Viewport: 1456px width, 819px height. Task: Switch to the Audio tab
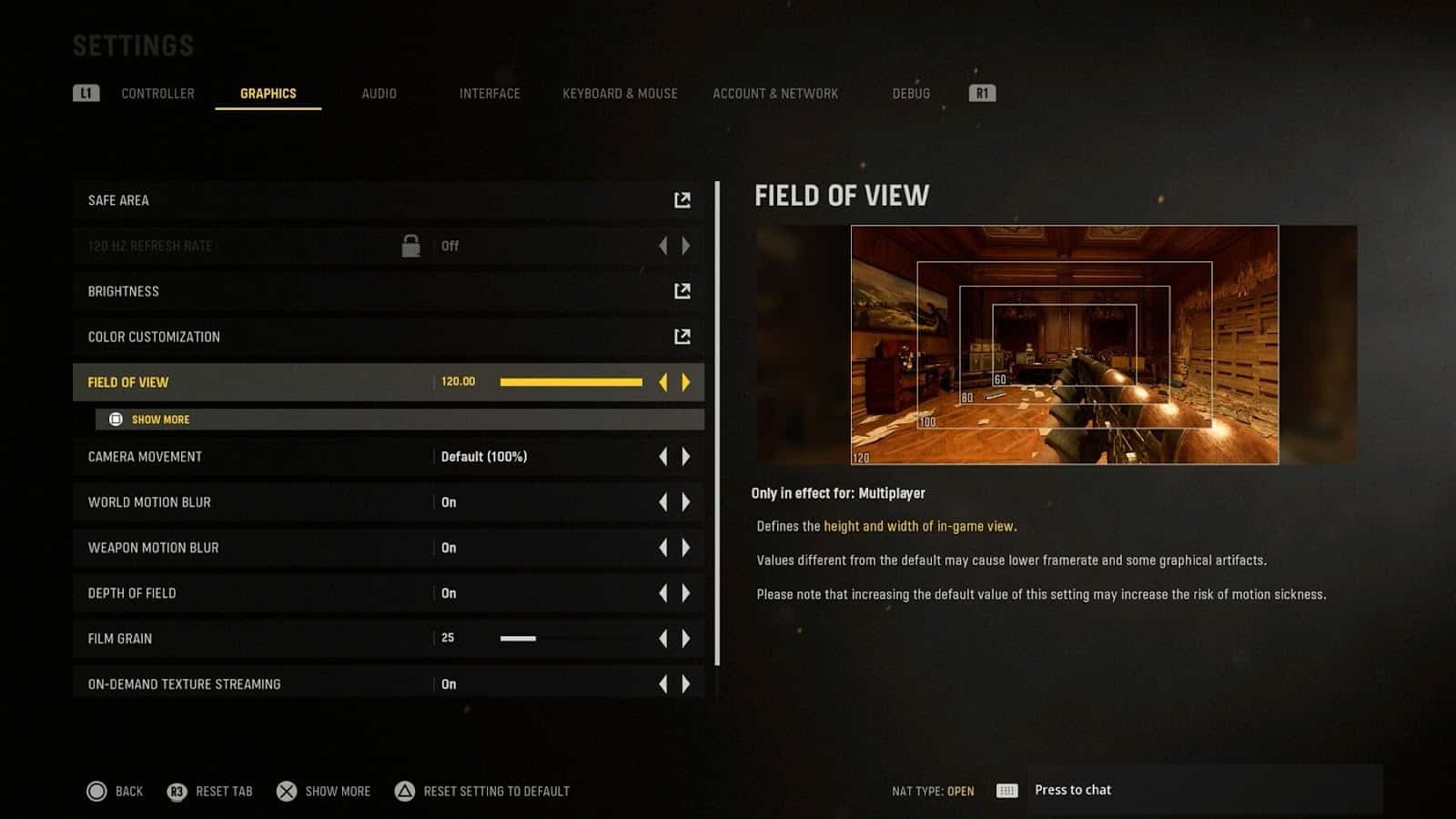(379, 93)
